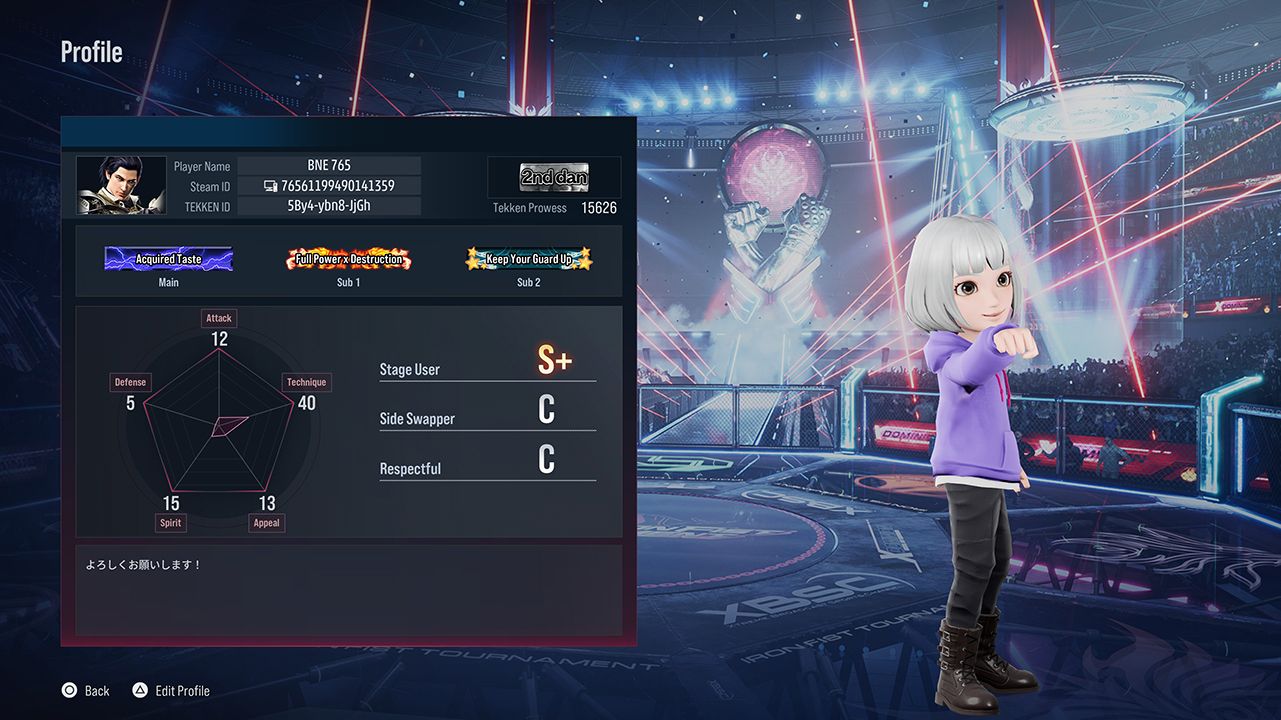Click the Defense label on the stats chart
This screenshot has height=720, width=1281.
[129, 381]
